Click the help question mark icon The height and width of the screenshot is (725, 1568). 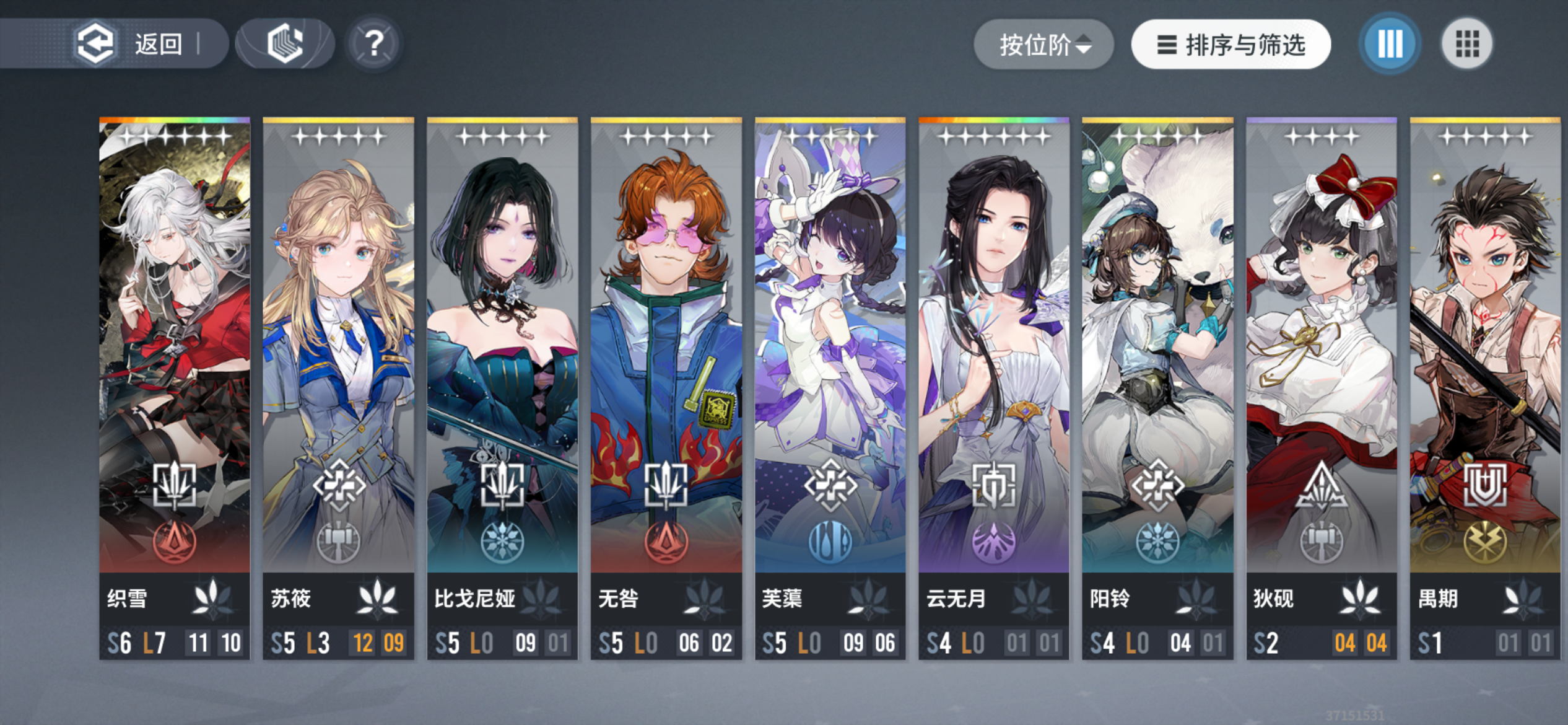pyautogui.click(x=374, y=42)
